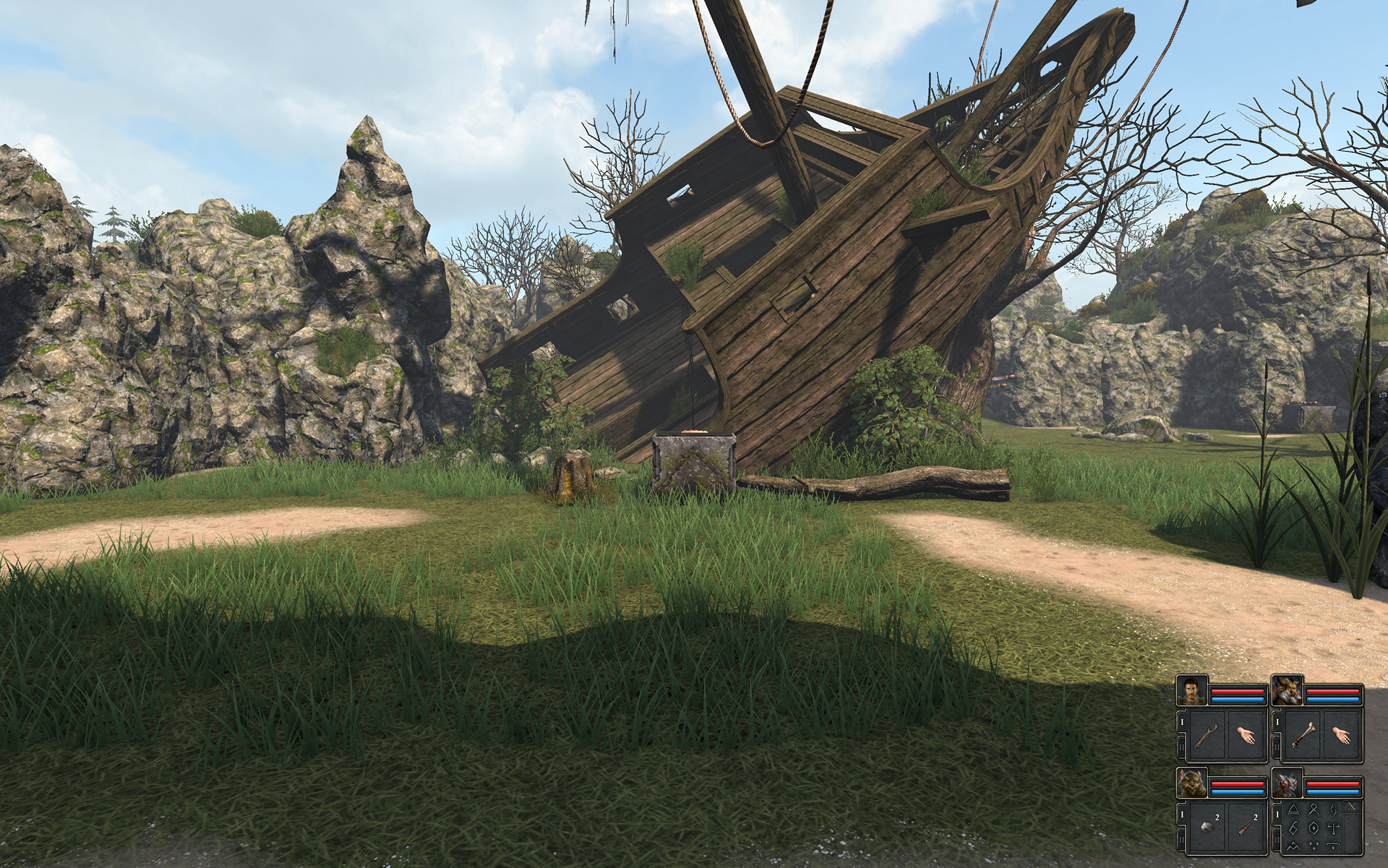Screen dimensions: 1388x868
Task: Click the ratling's blue energy bar
Action: (1239, 791)
